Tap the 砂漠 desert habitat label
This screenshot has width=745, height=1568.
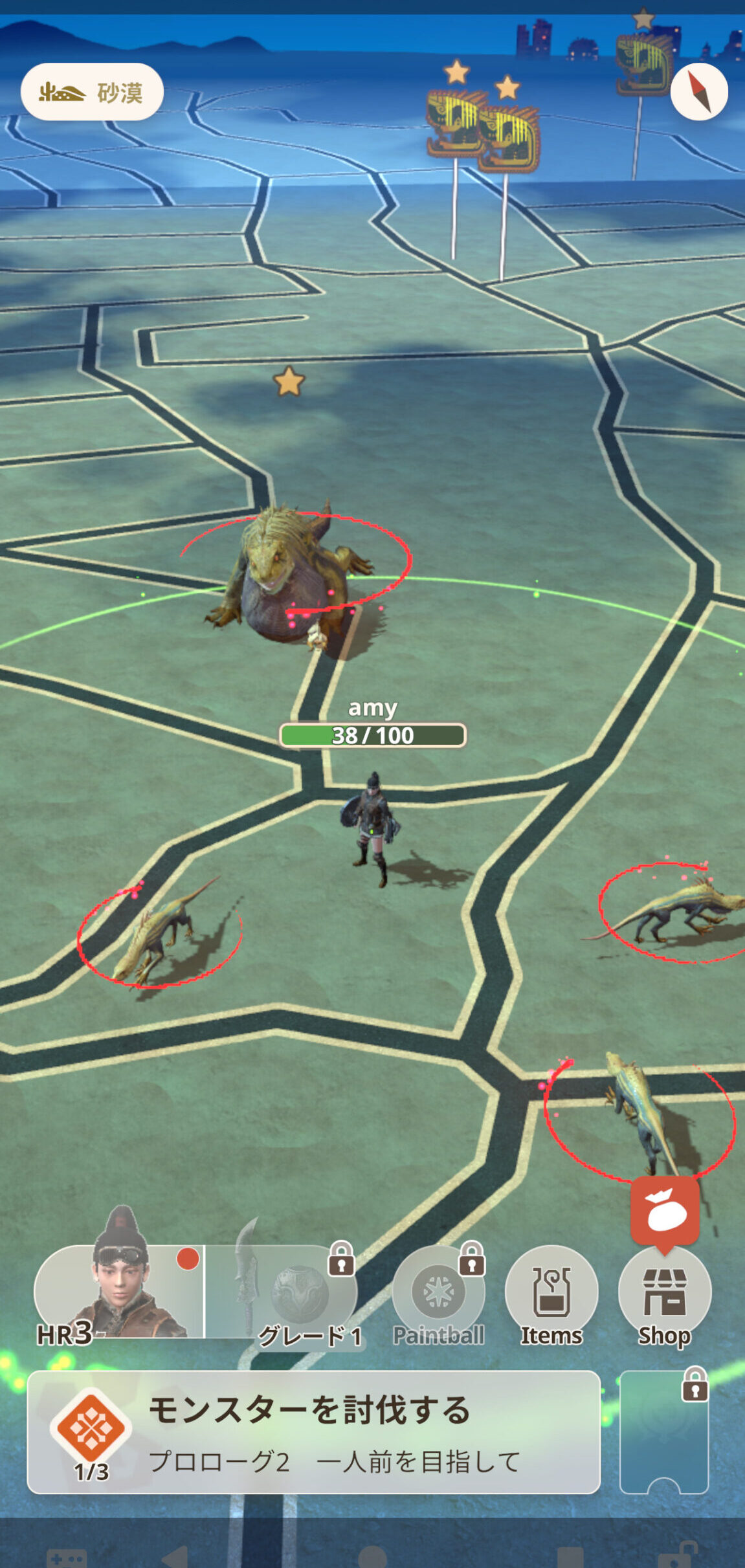tap(92, 92)
